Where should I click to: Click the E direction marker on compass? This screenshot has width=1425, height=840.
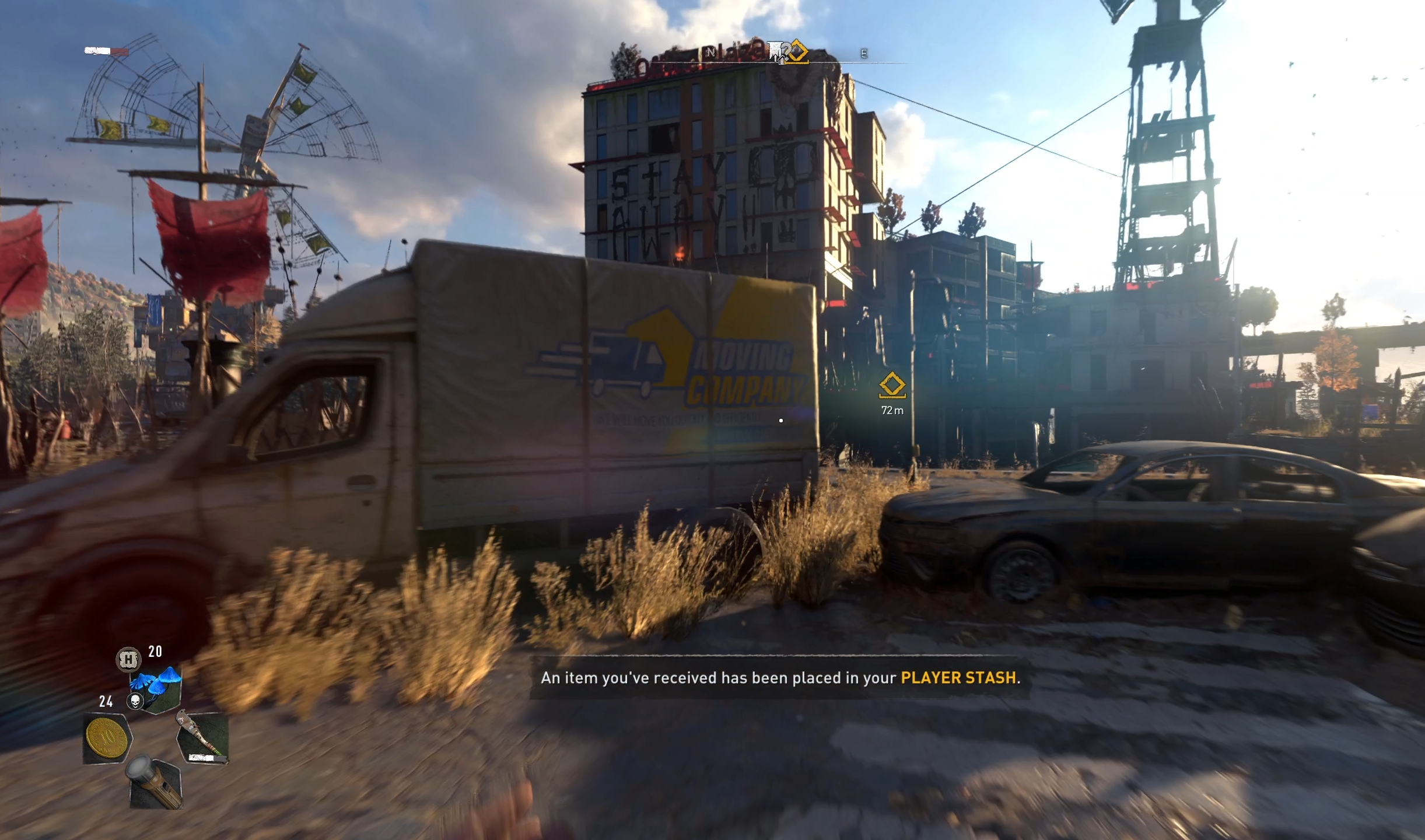[864, 54]
